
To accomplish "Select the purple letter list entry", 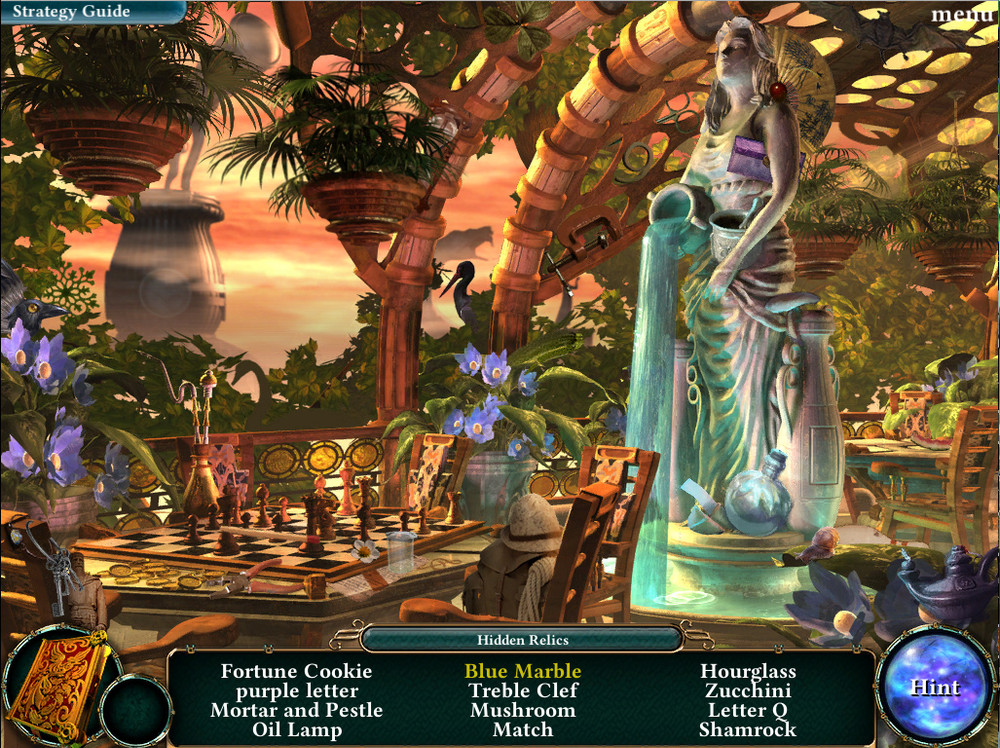I will (297, 691).
